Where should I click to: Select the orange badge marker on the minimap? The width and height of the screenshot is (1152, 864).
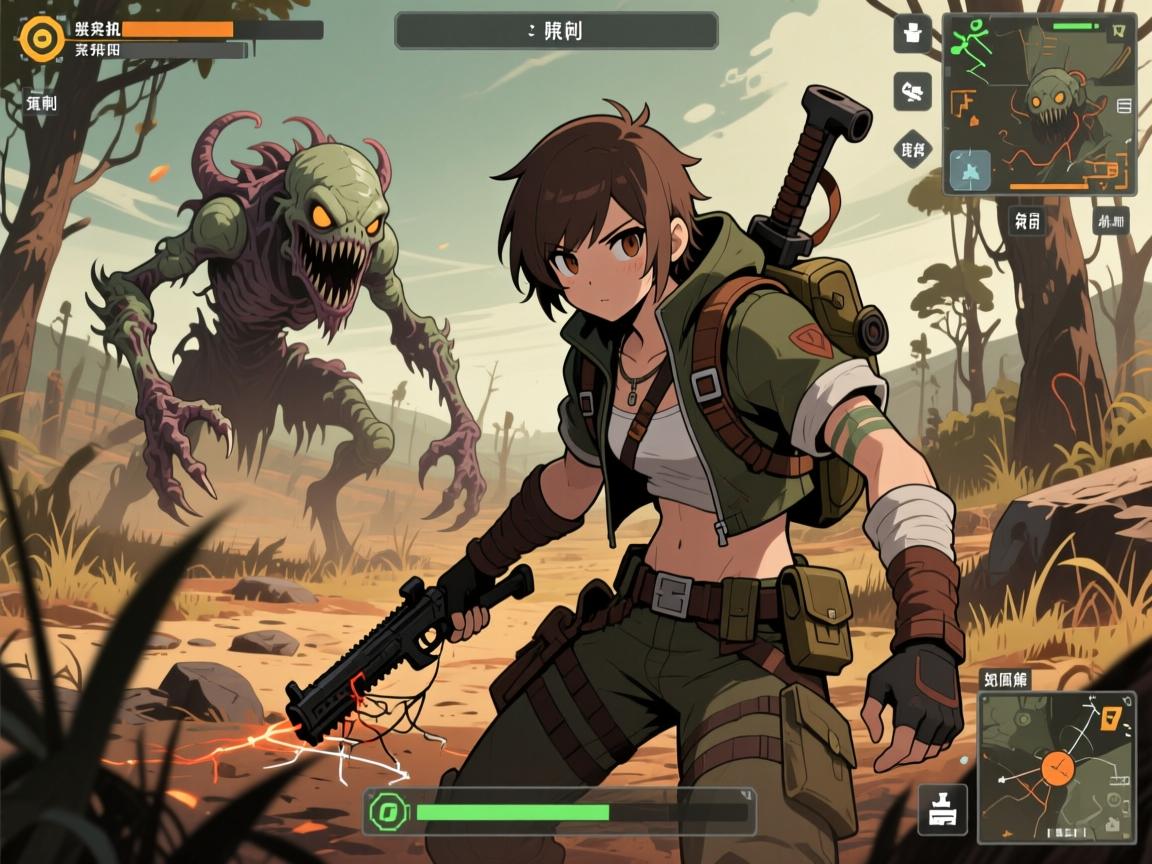pos(1108,716)
